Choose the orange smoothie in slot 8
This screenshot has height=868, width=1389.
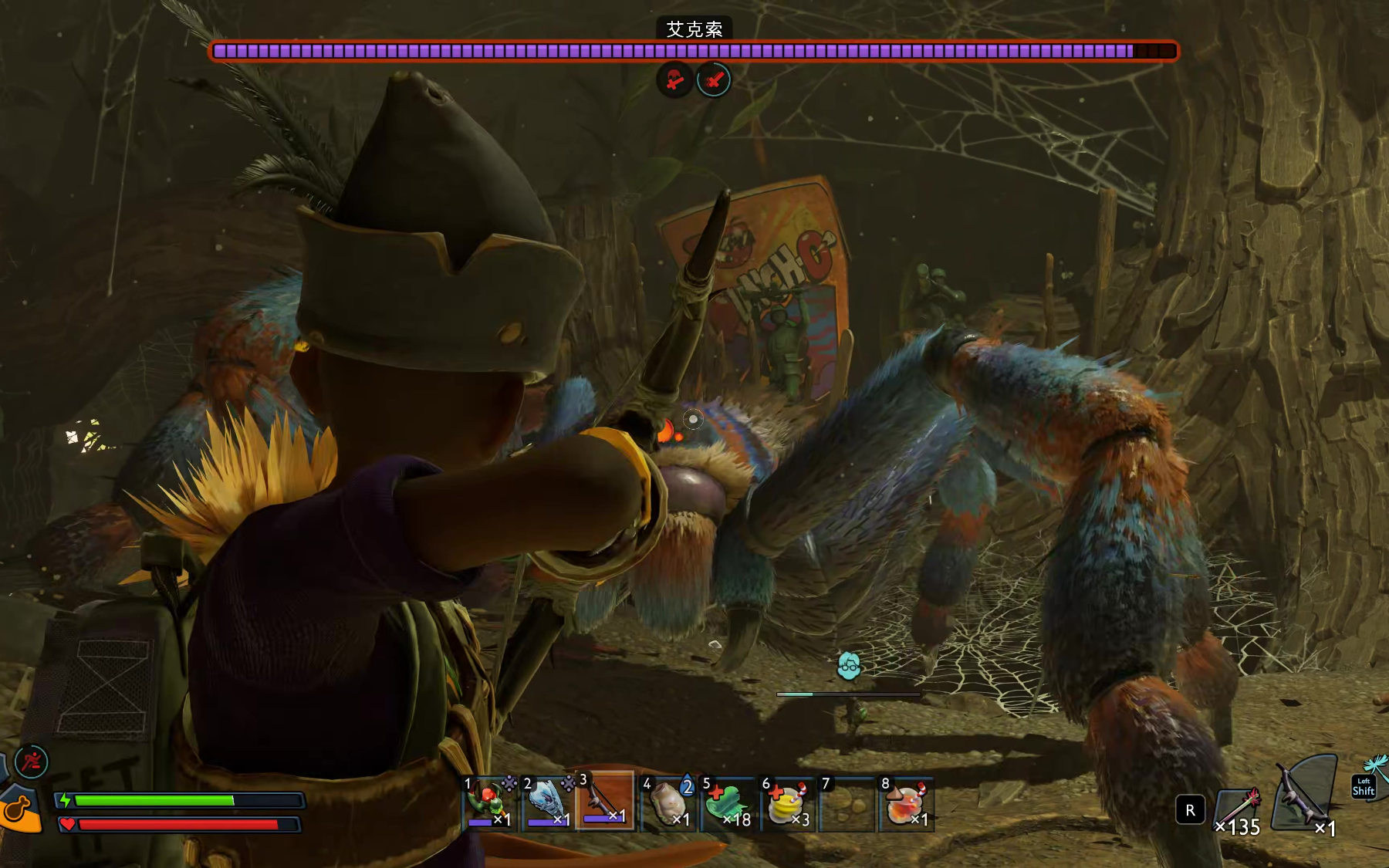pos(906,804)
